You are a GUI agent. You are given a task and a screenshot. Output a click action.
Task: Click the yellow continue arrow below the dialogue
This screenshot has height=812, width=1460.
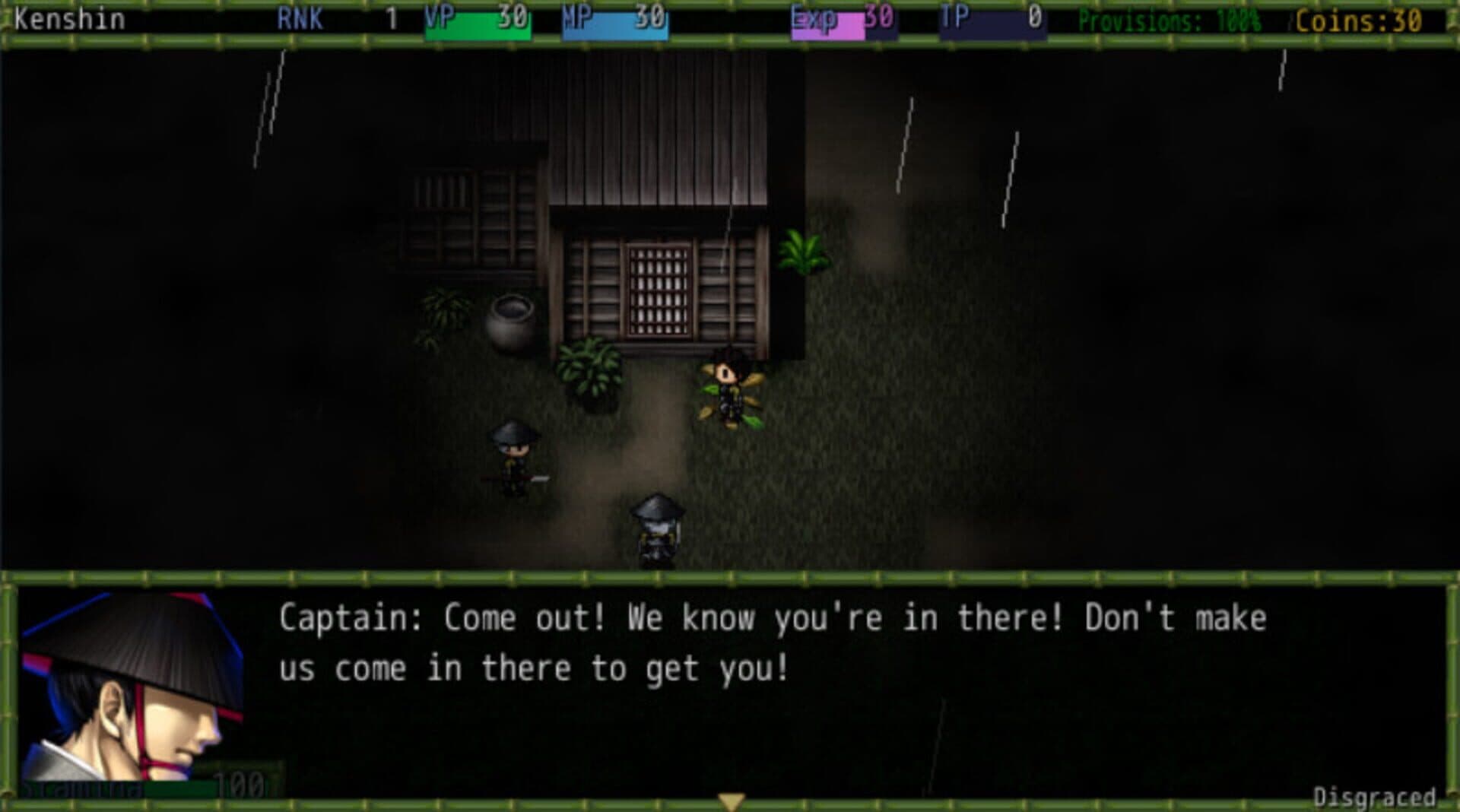[x=732, y=798]
